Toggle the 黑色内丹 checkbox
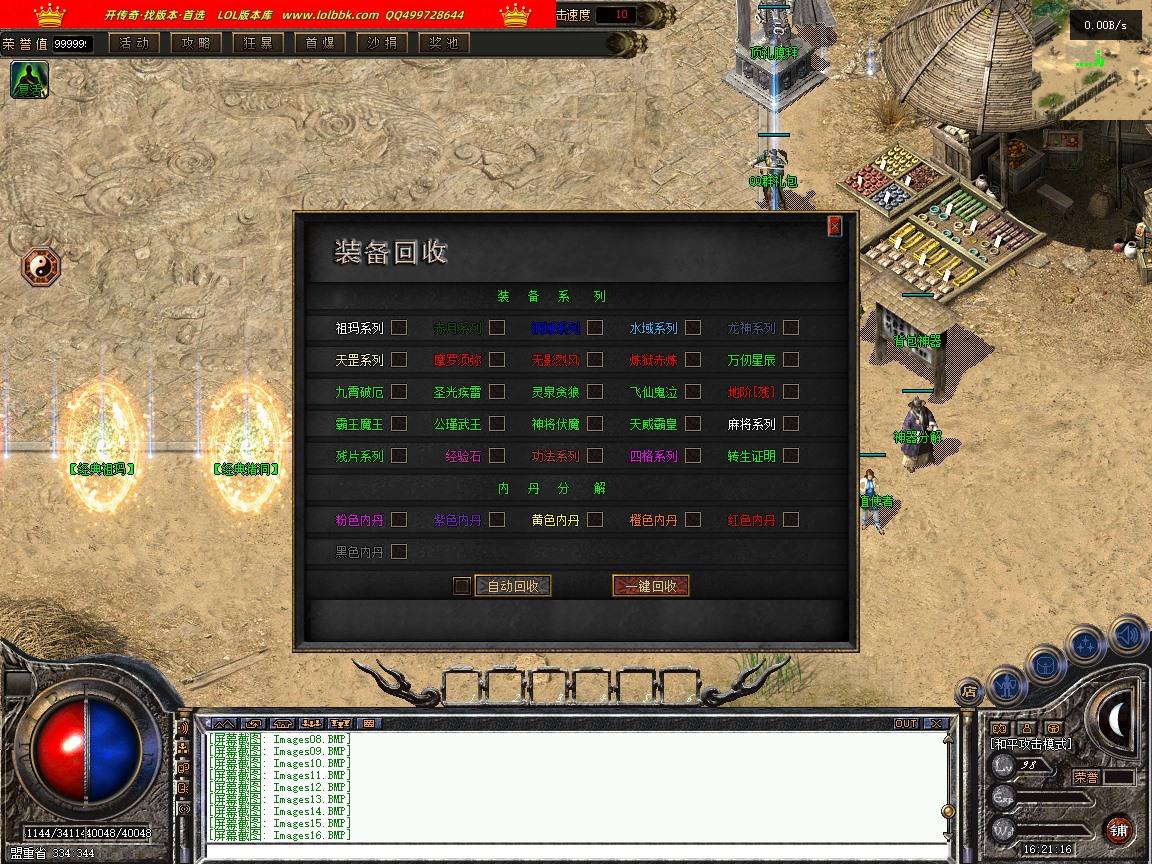The width and height of the screenshot is (1152, 864). pos(398,551)
